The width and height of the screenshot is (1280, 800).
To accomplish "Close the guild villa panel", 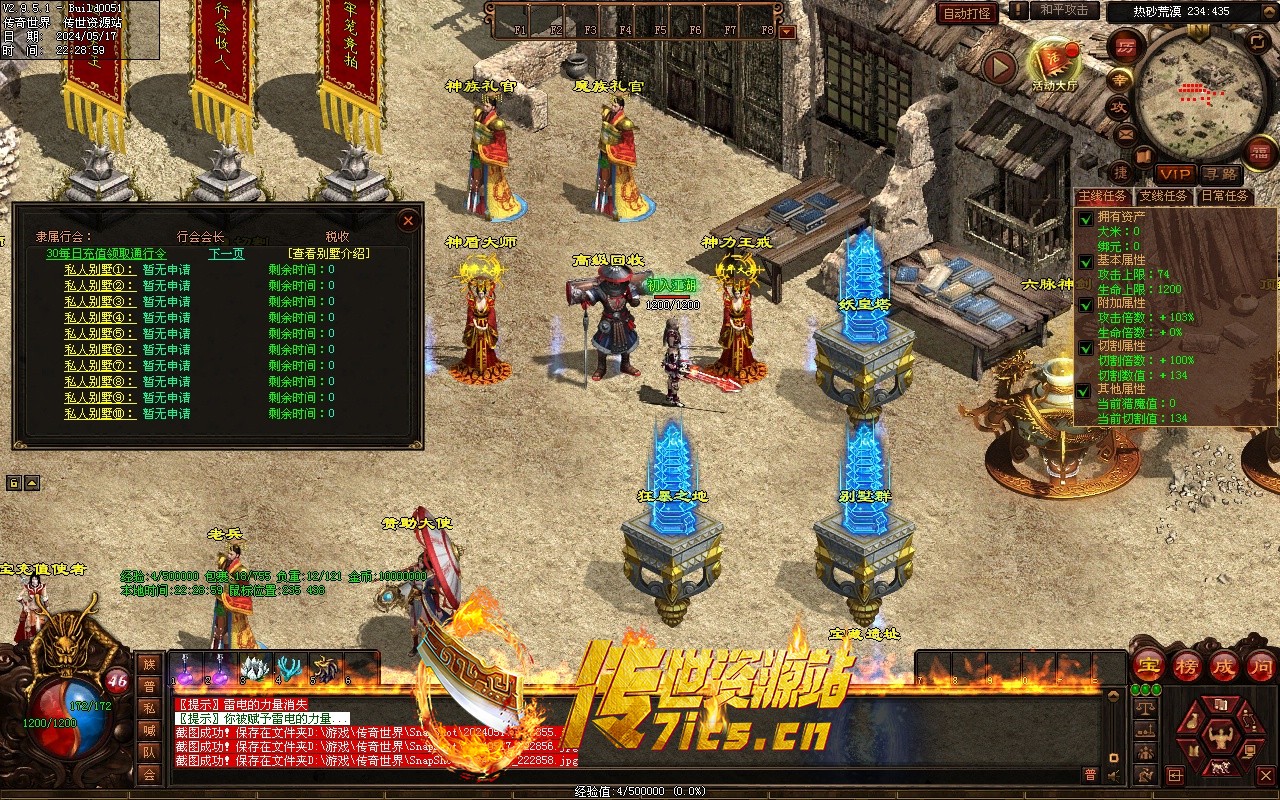I will coord(408,220).
